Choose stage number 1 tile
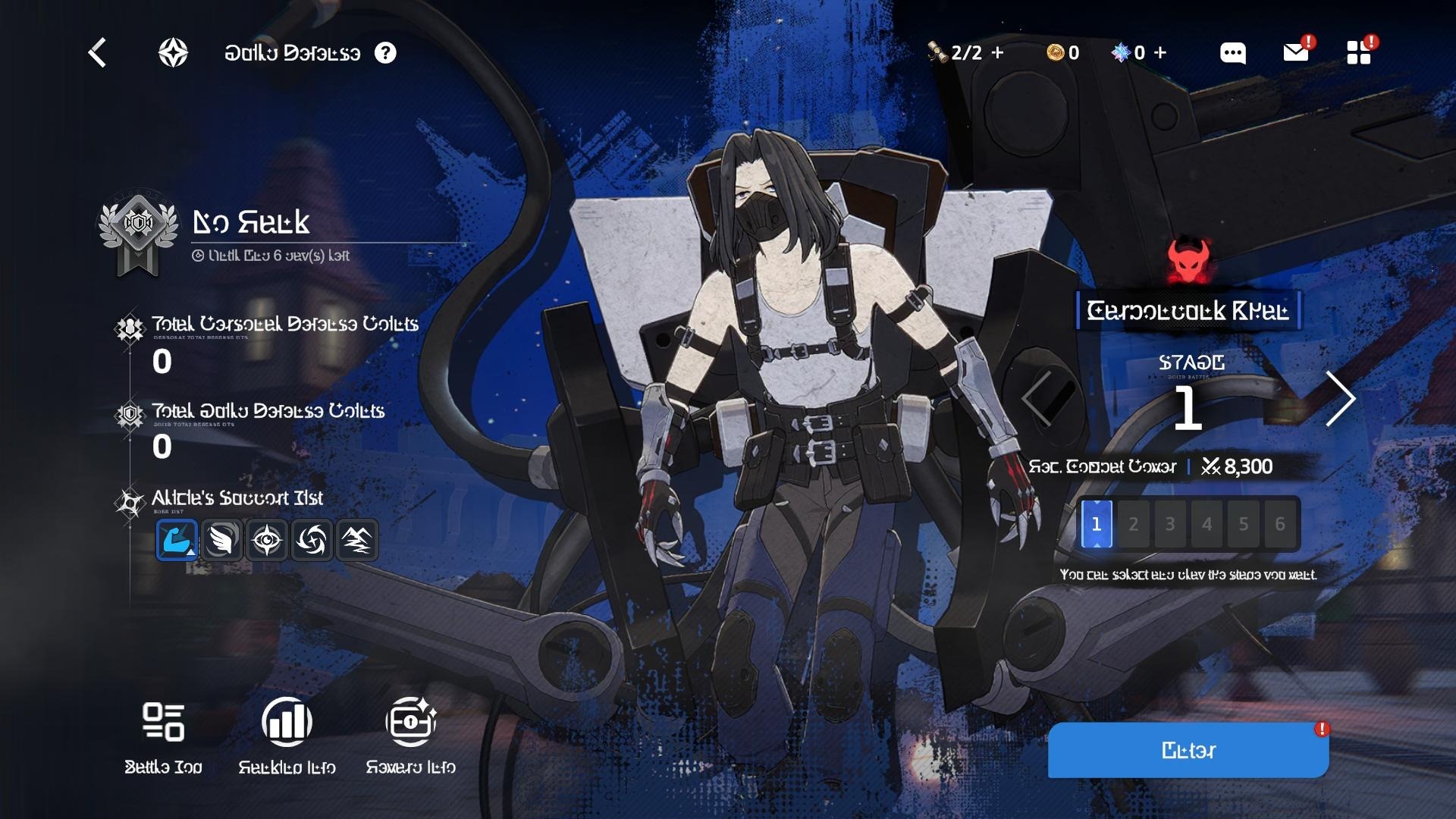The width and height of the screenshot is (1456, 819). point(1097,524)
